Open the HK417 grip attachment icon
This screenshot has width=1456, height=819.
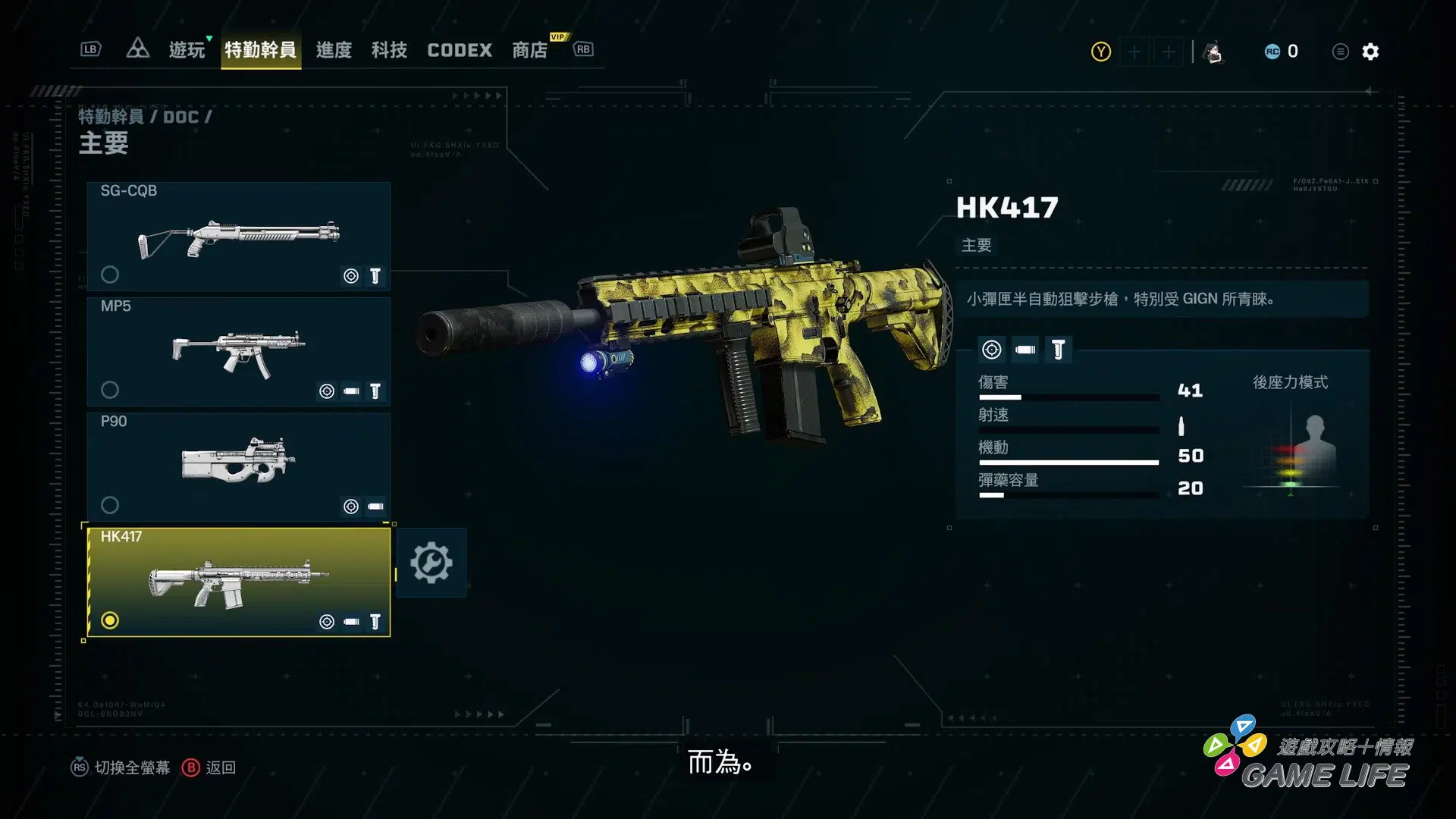pos(1059,350)
